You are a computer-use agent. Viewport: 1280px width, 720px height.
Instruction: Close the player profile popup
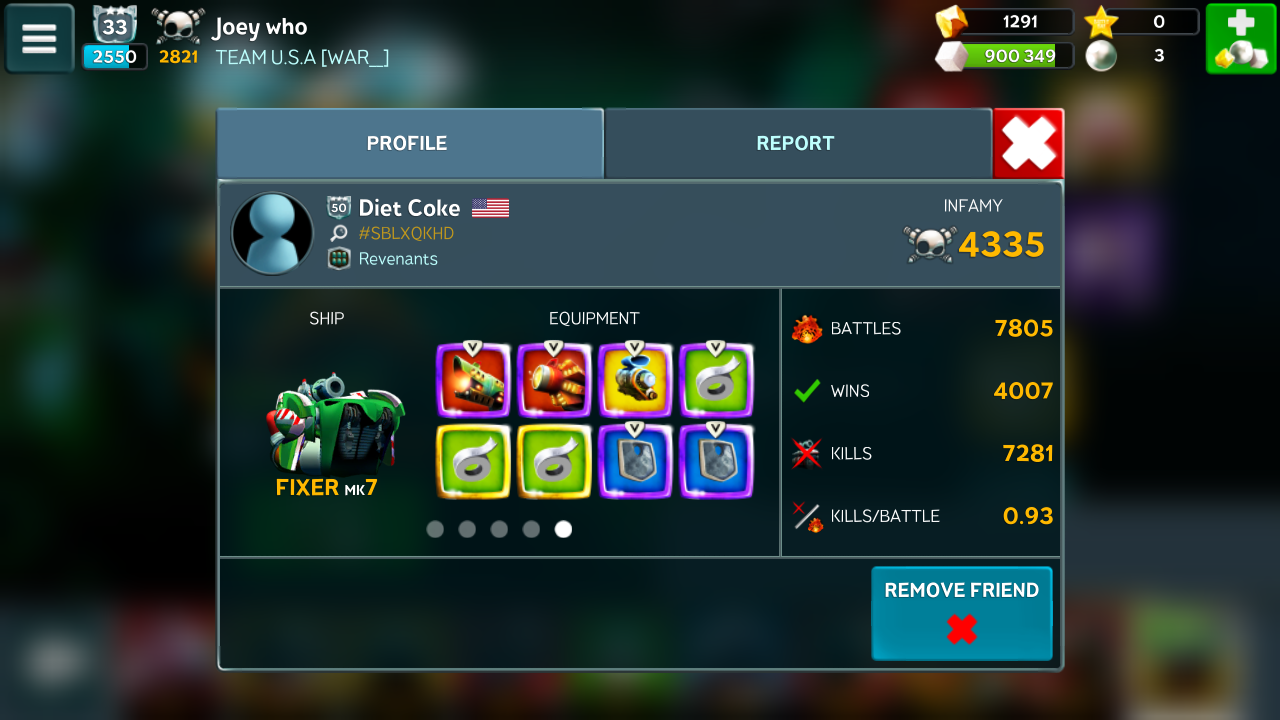click(x=1028, y=144)
